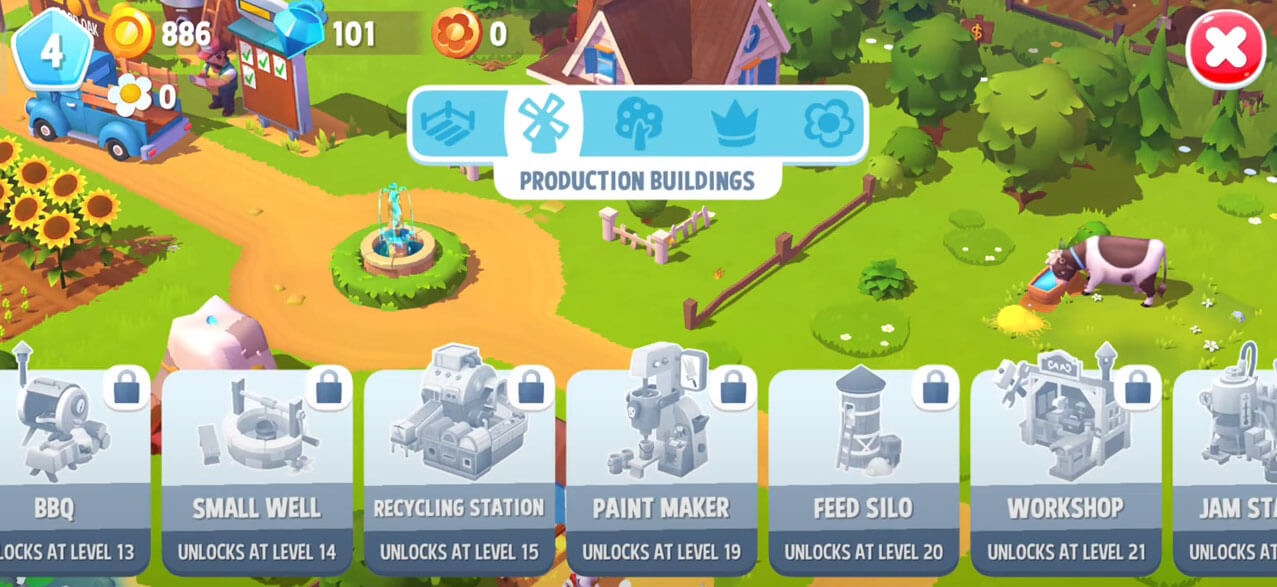
Task: Select the windmill Production Buildings tab
Action: (543, 124)
